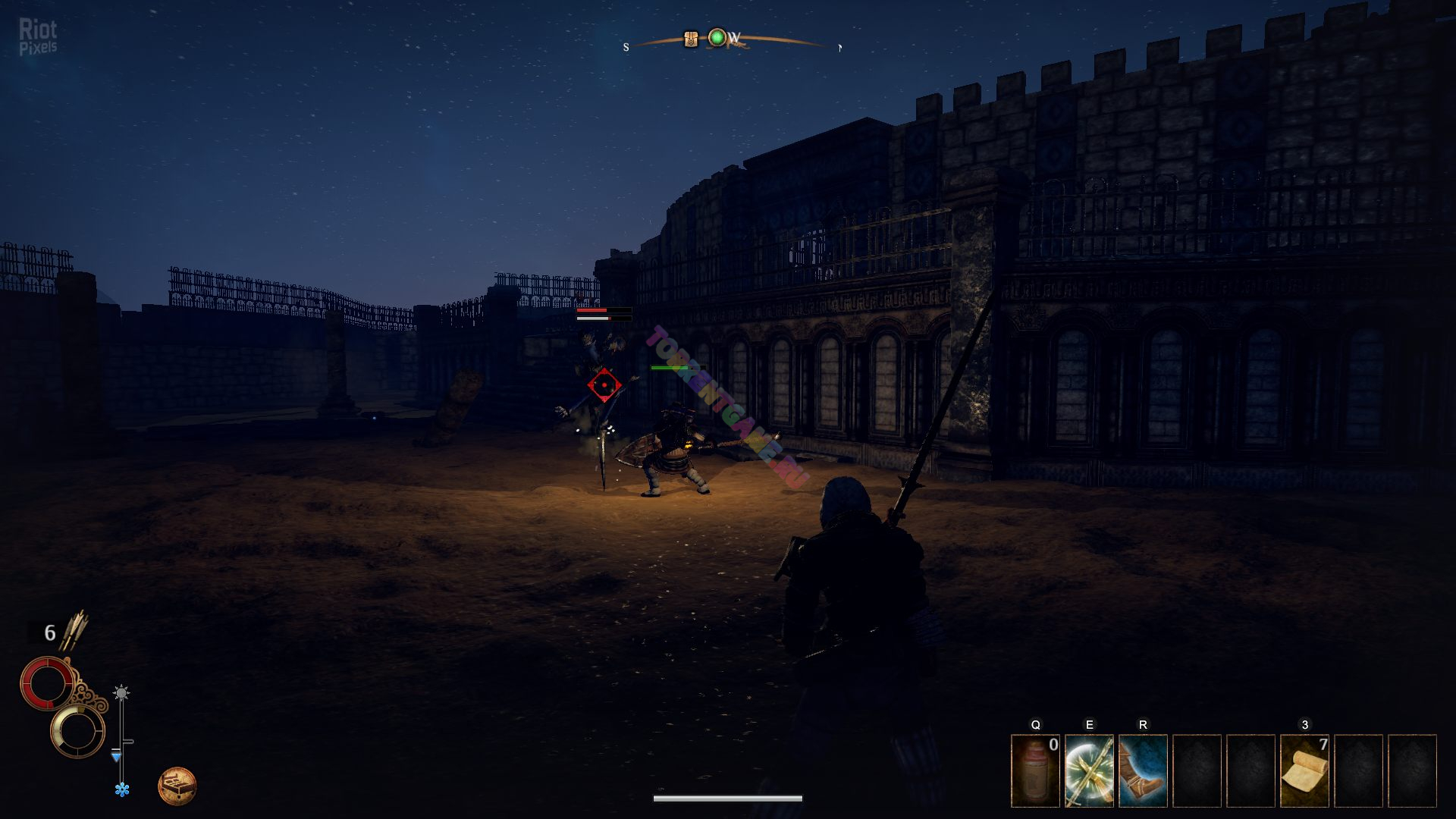The image size is (1456, 819).
Task: Use the boot kick skill
Action: point(1143,770)
